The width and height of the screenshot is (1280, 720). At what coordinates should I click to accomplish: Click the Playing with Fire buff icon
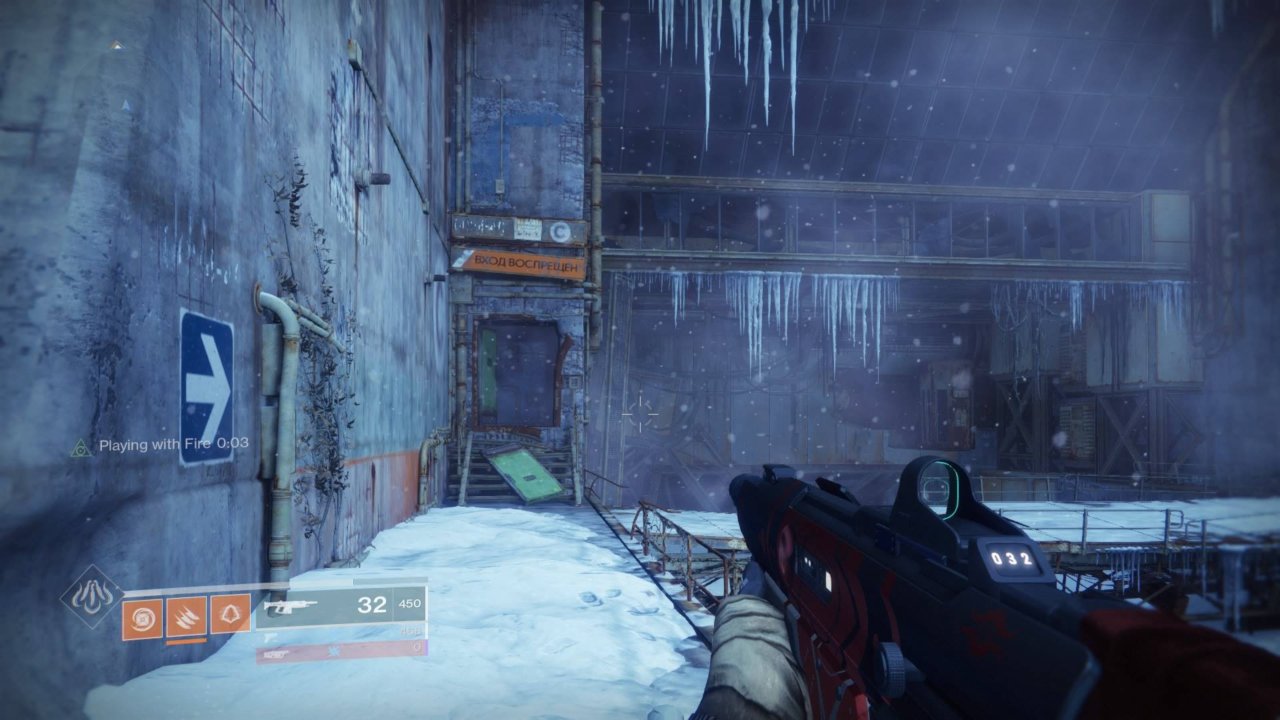tap(81, 446)
